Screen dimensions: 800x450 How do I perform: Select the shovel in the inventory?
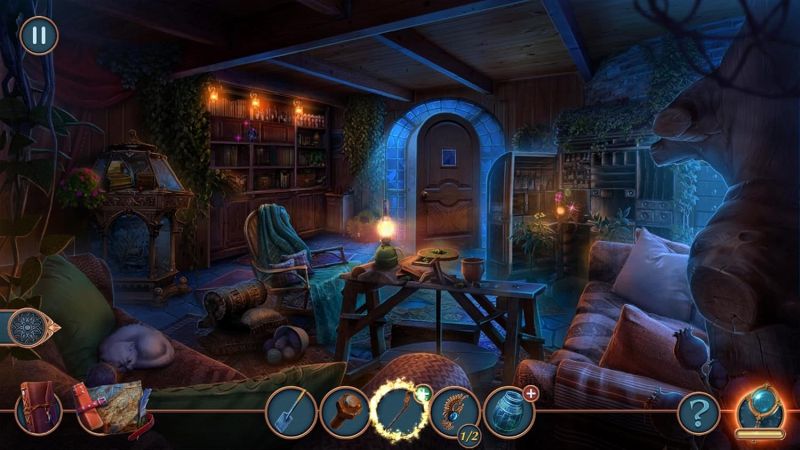[290, 412]
